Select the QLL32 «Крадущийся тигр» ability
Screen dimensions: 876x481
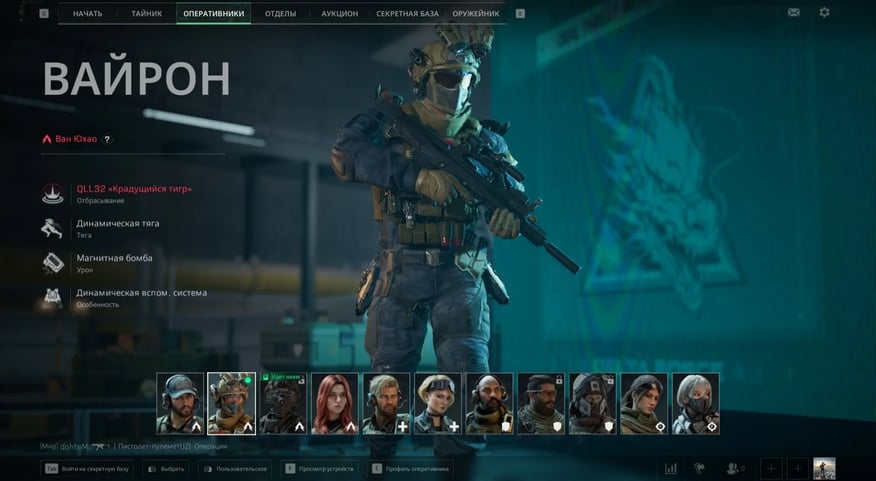[x=134, y=189]
